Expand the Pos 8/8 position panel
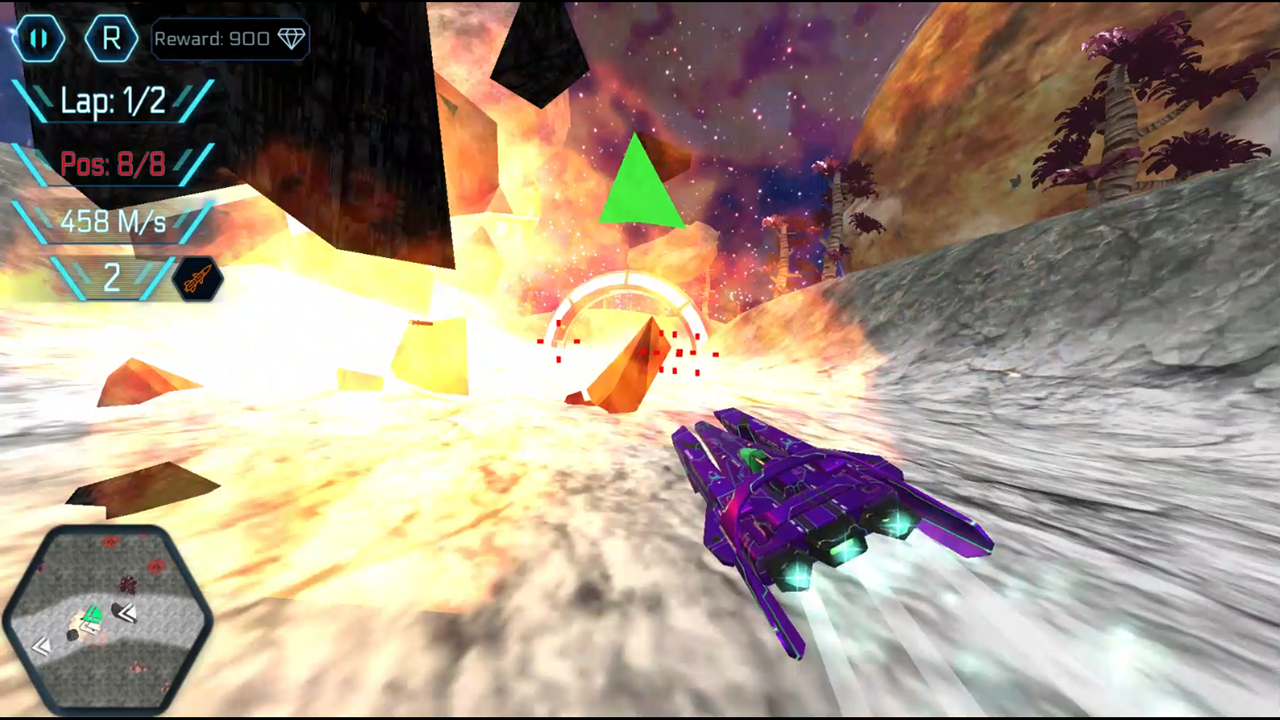1280x720 pixels. pyautogui.click(x=112, y=164)
